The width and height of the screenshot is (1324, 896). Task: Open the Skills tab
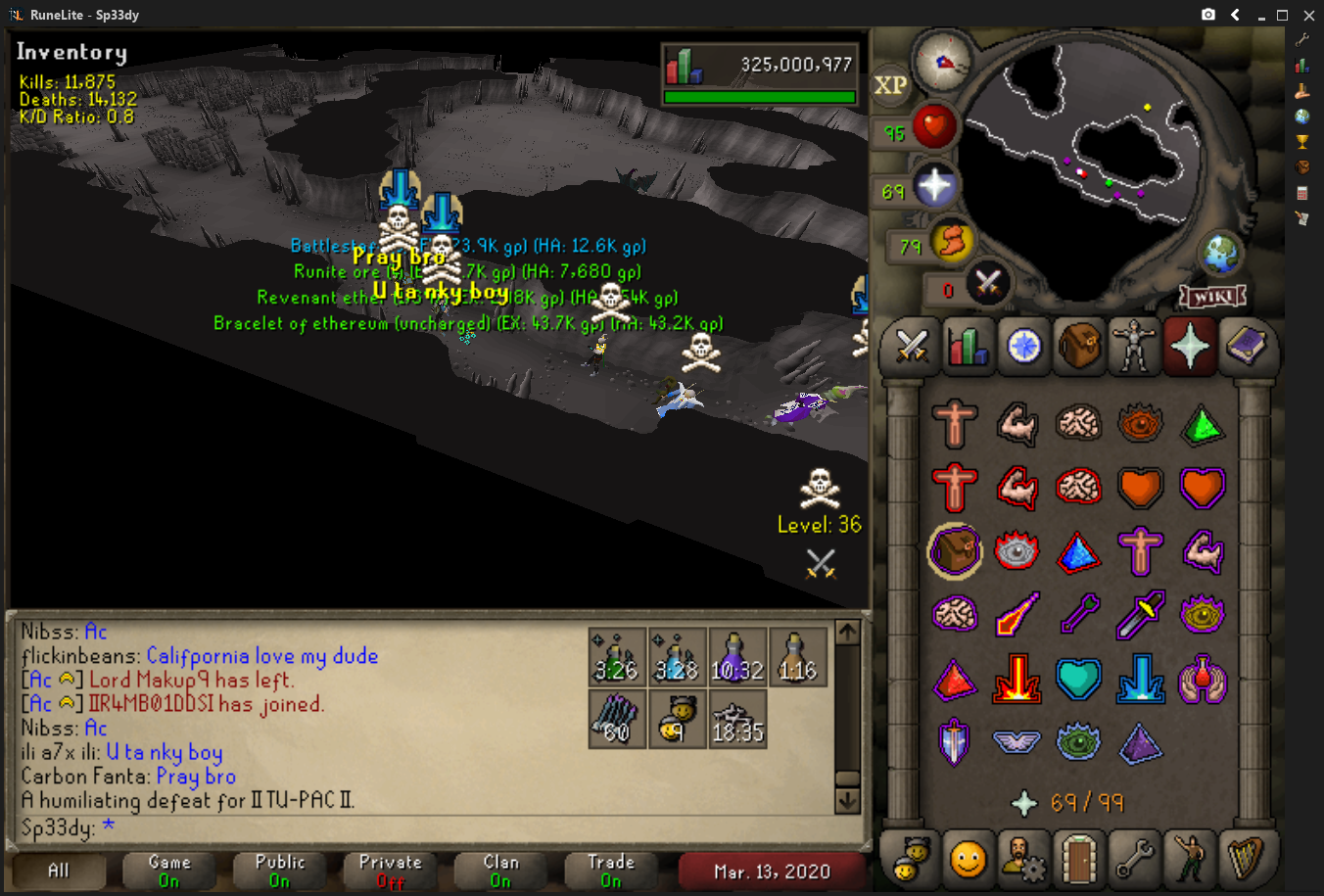point(968,346)
